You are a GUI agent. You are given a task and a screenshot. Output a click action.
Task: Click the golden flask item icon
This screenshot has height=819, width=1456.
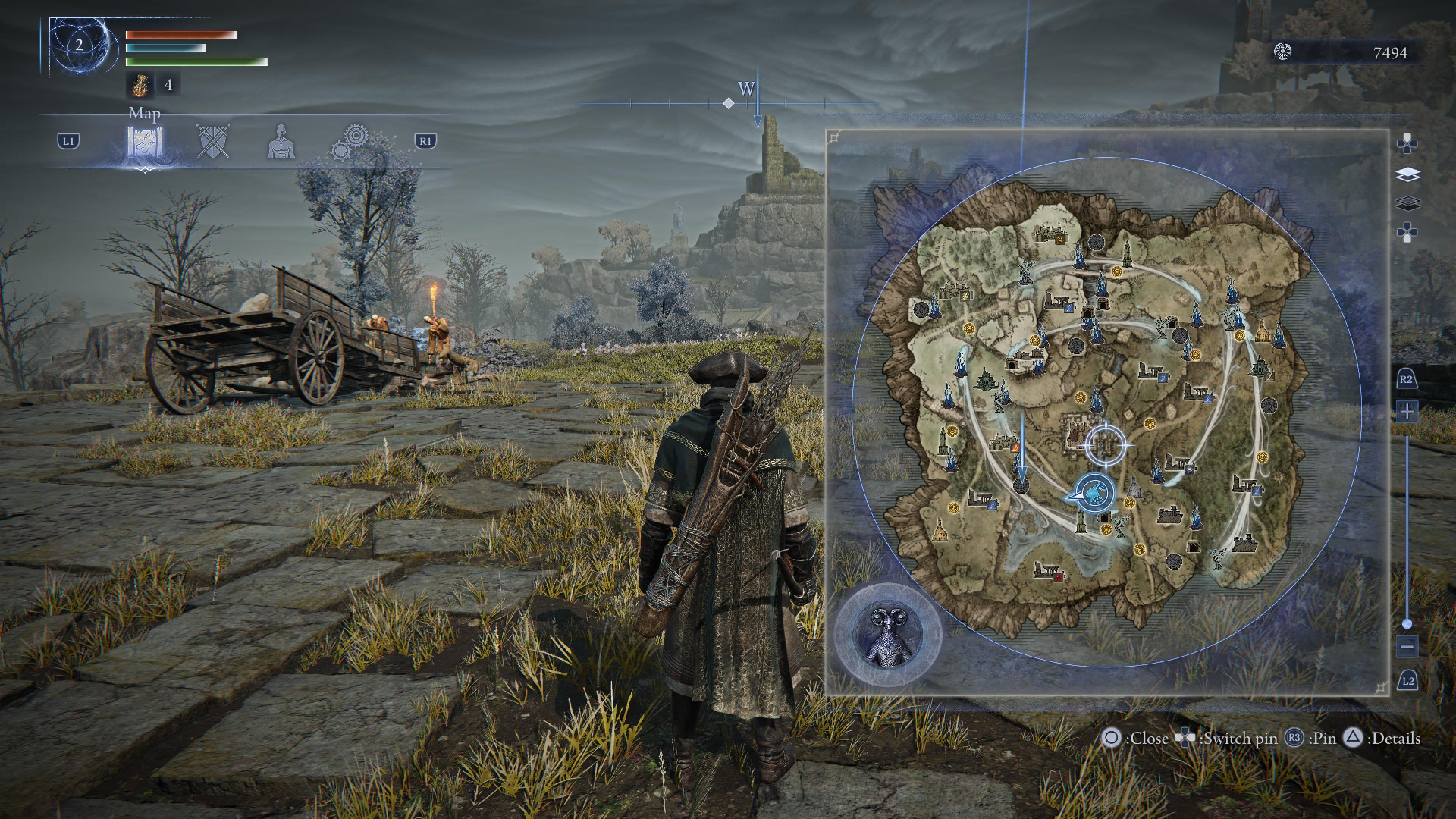coord(140,86)
